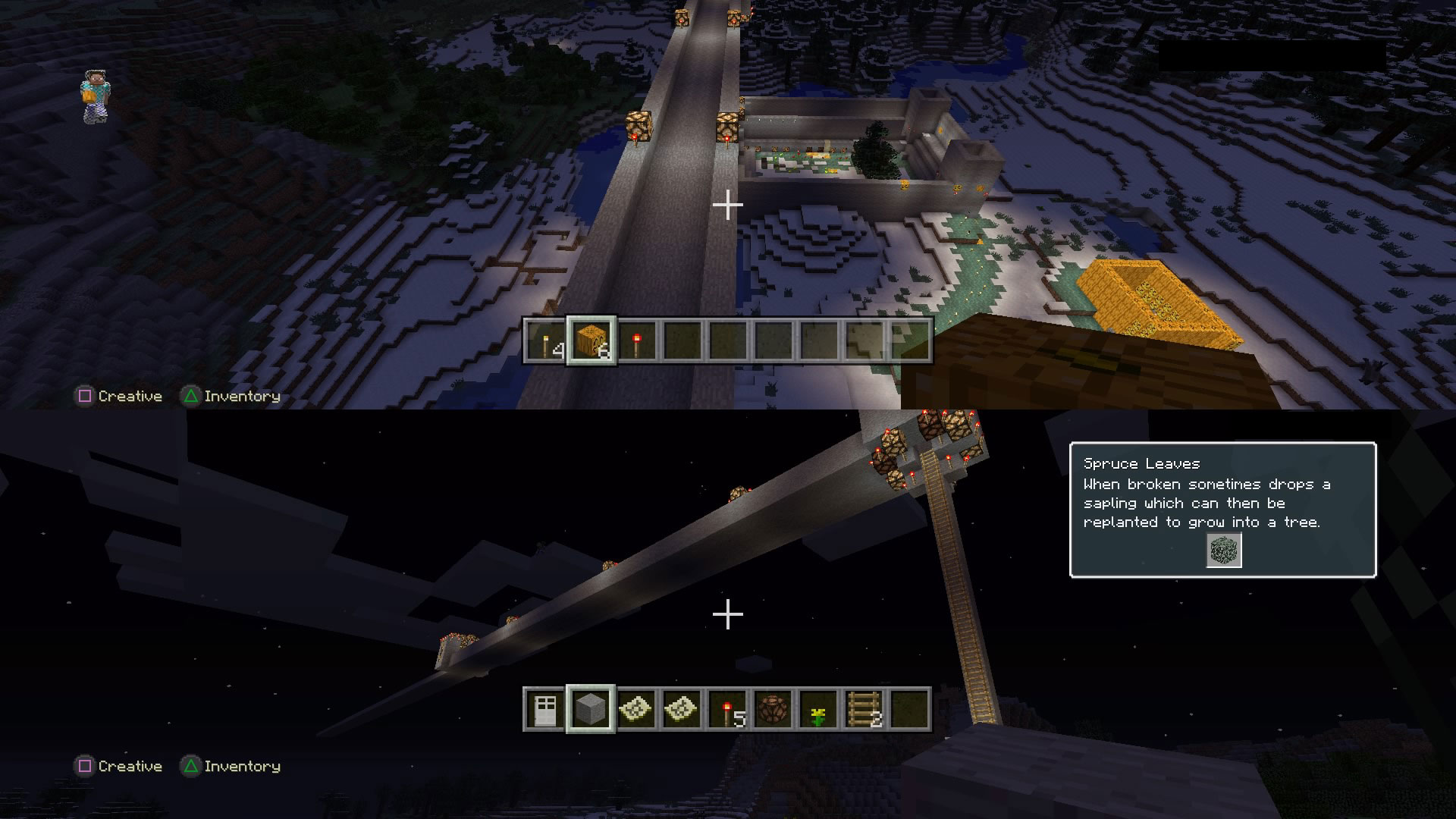The width and height of the screenshot is (1456, 819).
Task: Select the torch in the top hotbar
Action: (x=544, y=343)
